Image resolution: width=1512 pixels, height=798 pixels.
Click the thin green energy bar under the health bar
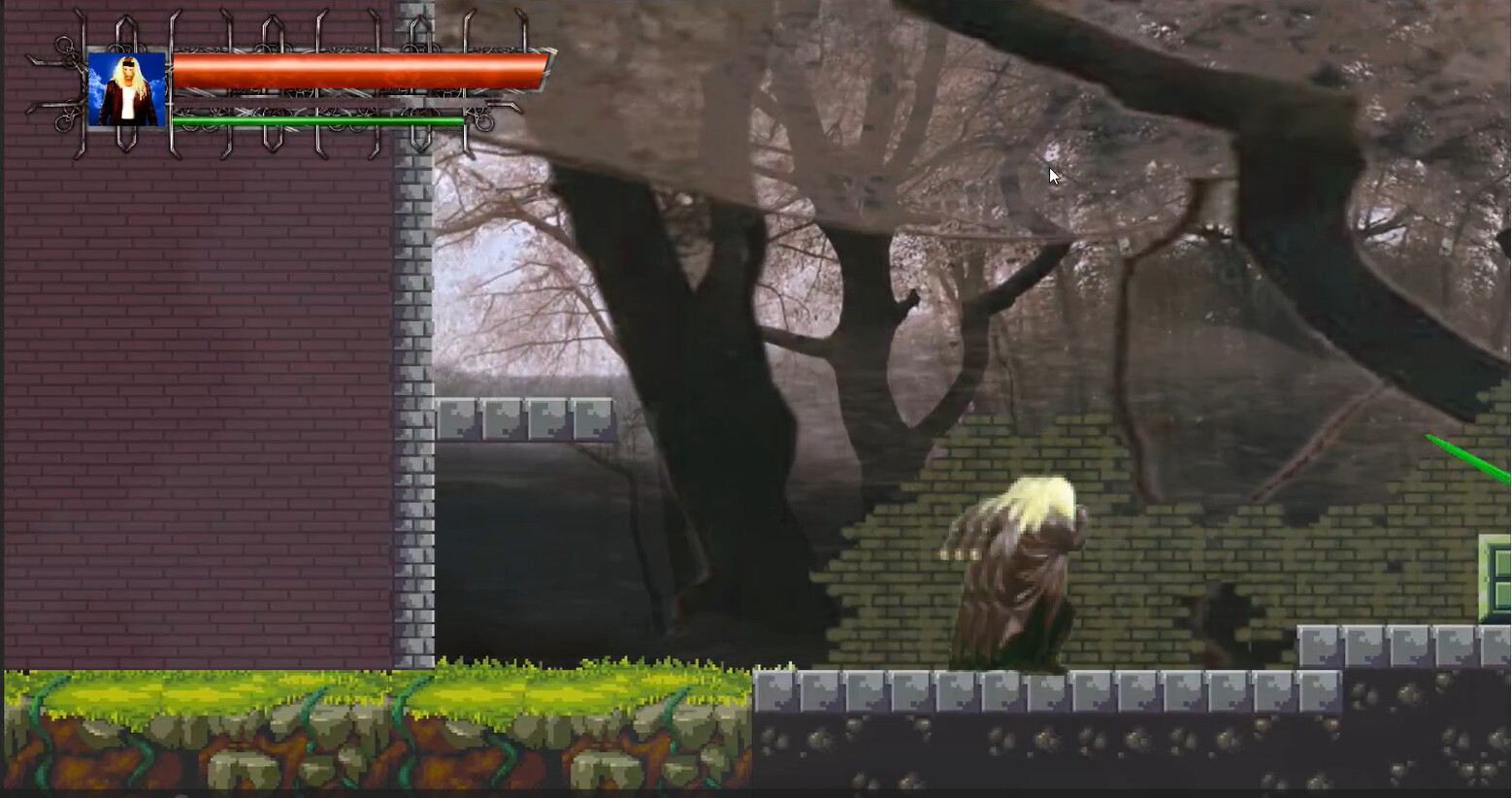pos(320,118)
